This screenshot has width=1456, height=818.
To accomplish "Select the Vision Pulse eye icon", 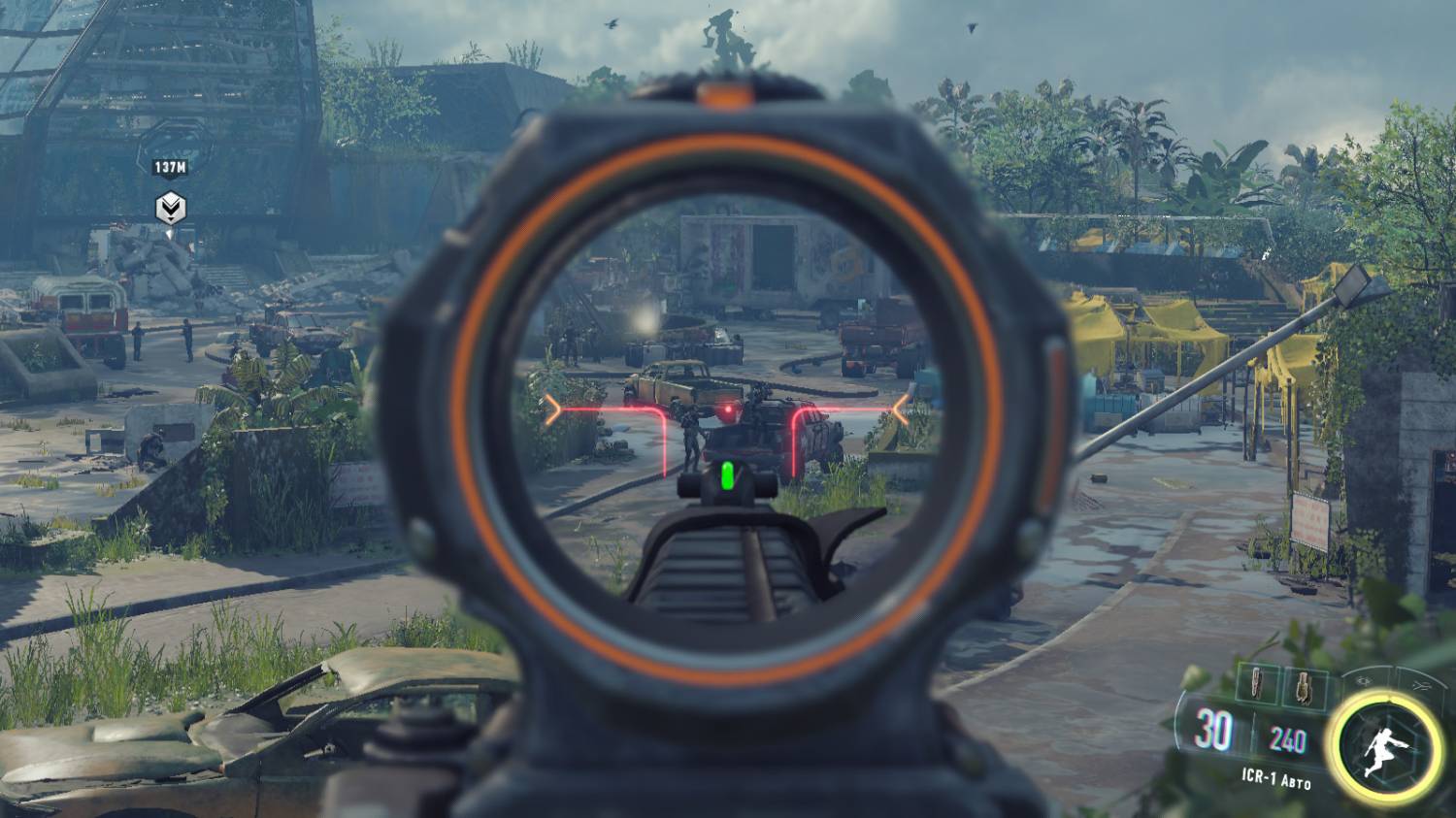I will click(x=1365, y=682).
